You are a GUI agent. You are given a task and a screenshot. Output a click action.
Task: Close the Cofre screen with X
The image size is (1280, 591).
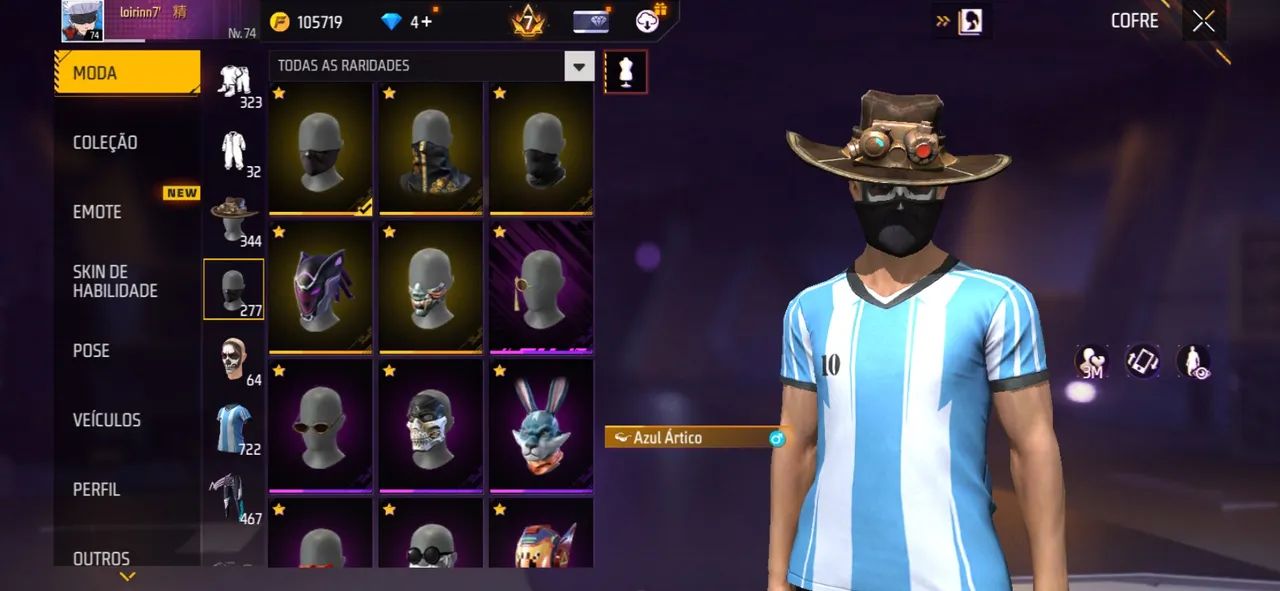(x=1203, y=21)
